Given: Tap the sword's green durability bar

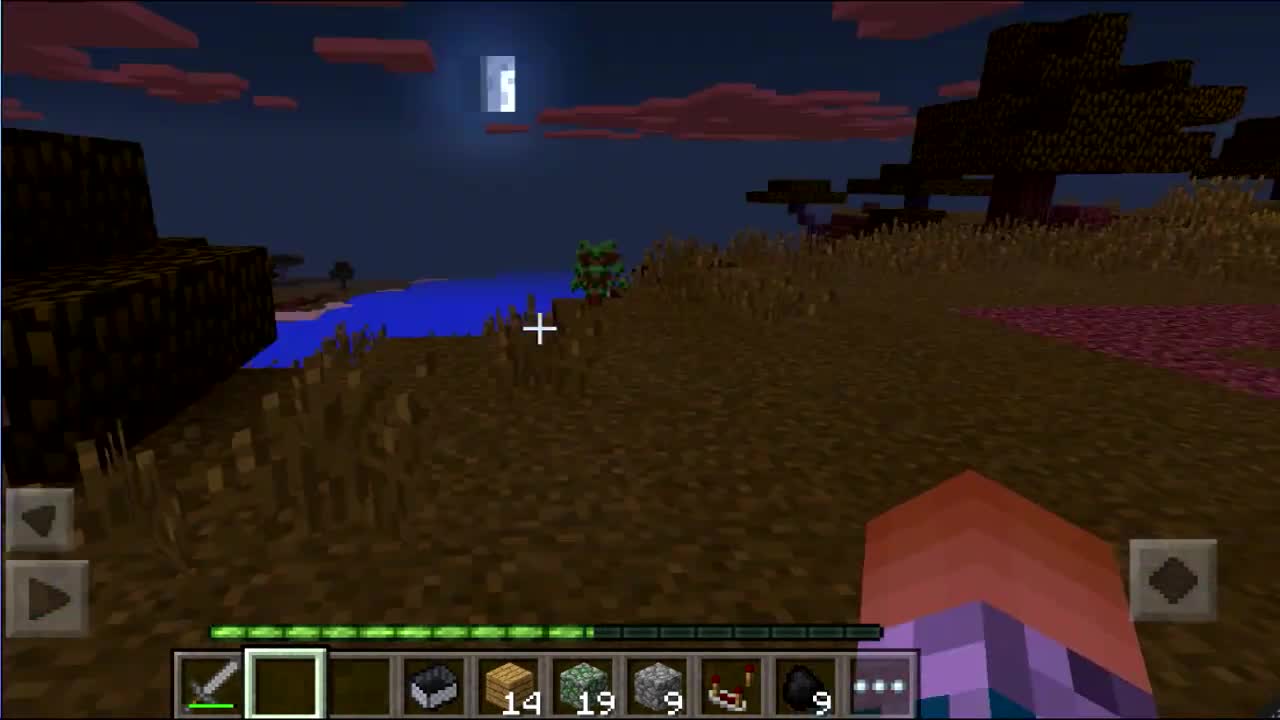Looking at the screenshot, I should point(213,706).
